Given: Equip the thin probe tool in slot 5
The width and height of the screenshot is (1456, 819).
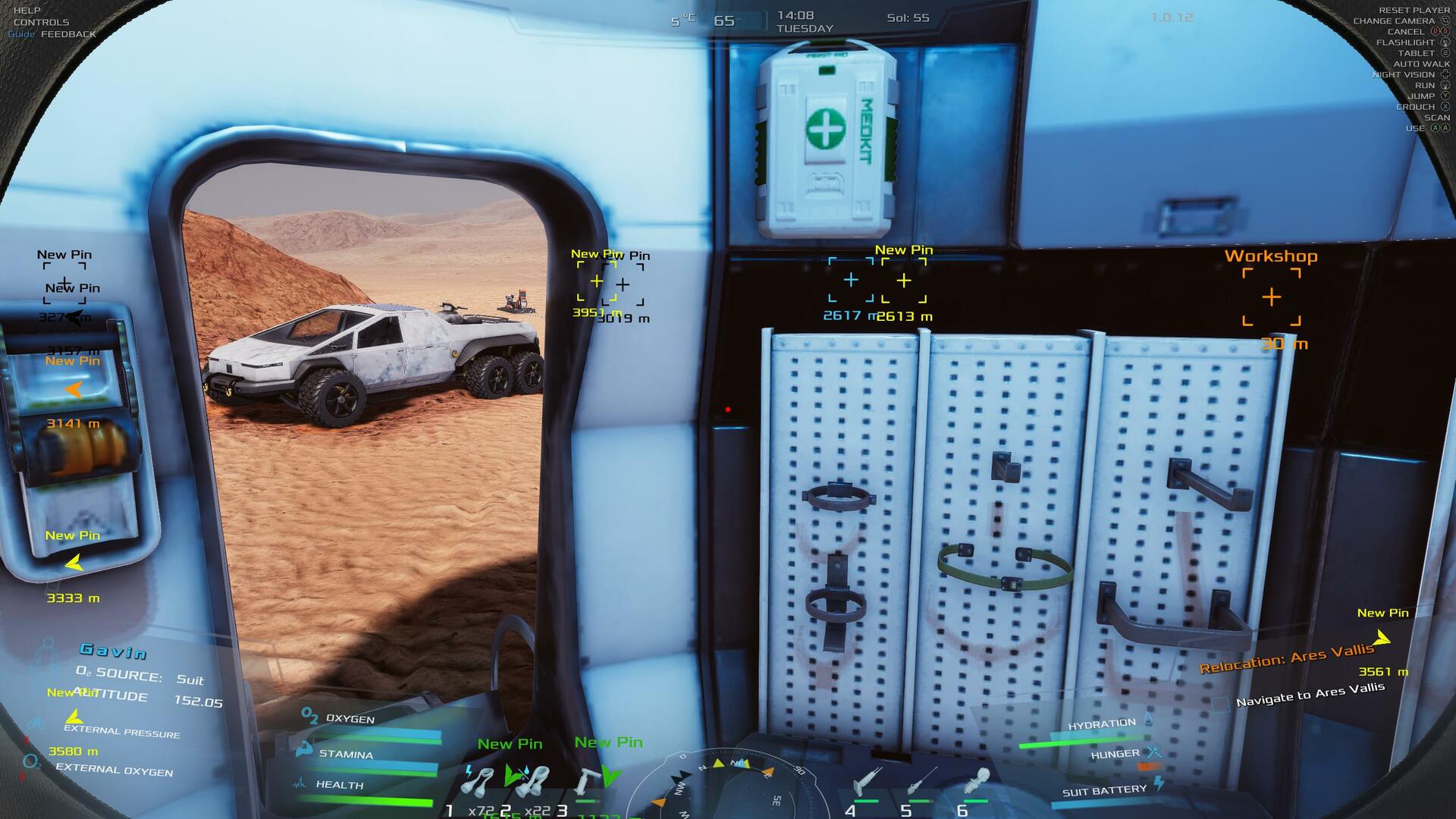Looking at the screenshot, I should (x=920, y=781).
